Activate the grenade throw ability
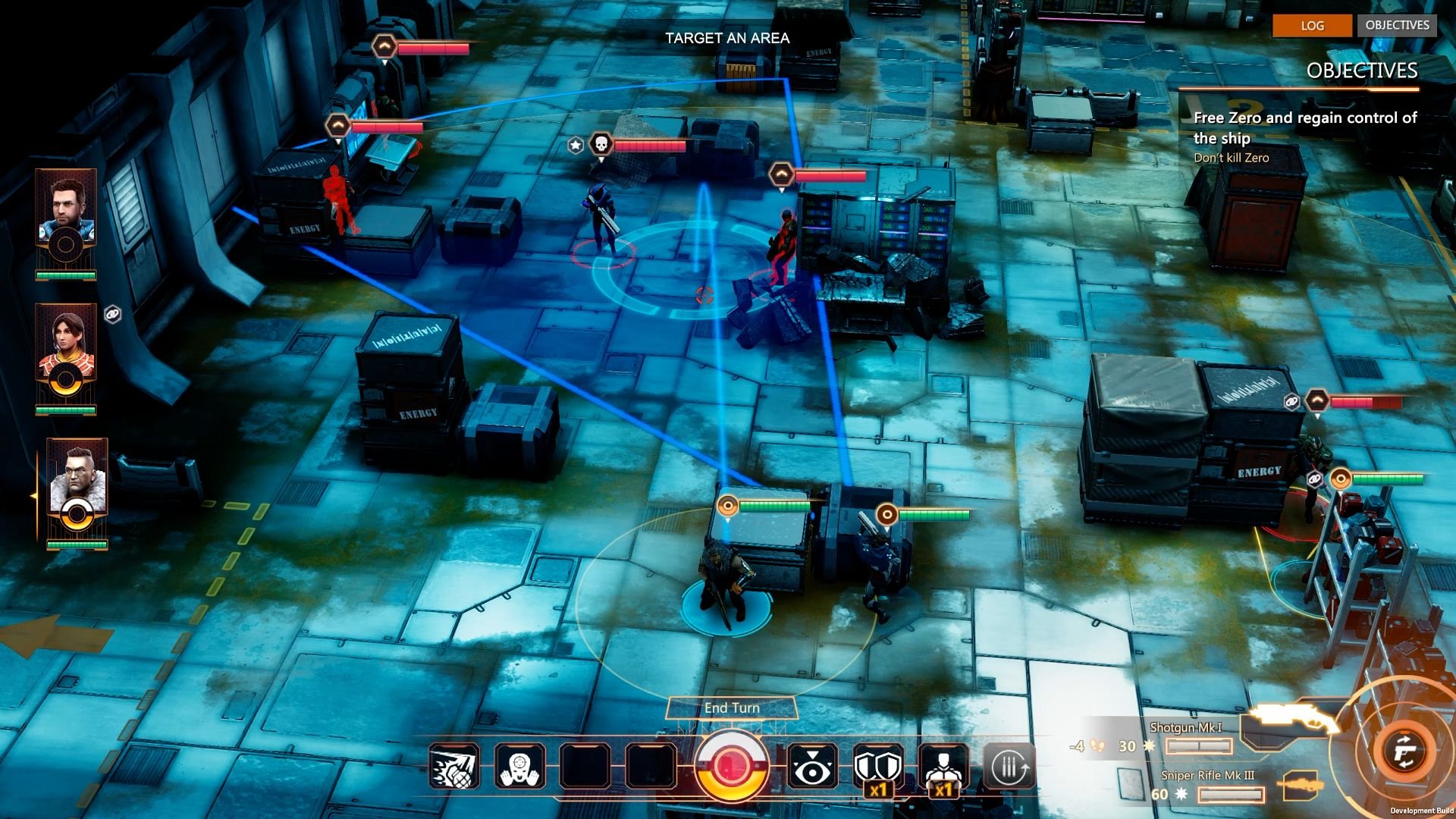The width and height of the screenshot is (1456, 819). tap(454, 767)
